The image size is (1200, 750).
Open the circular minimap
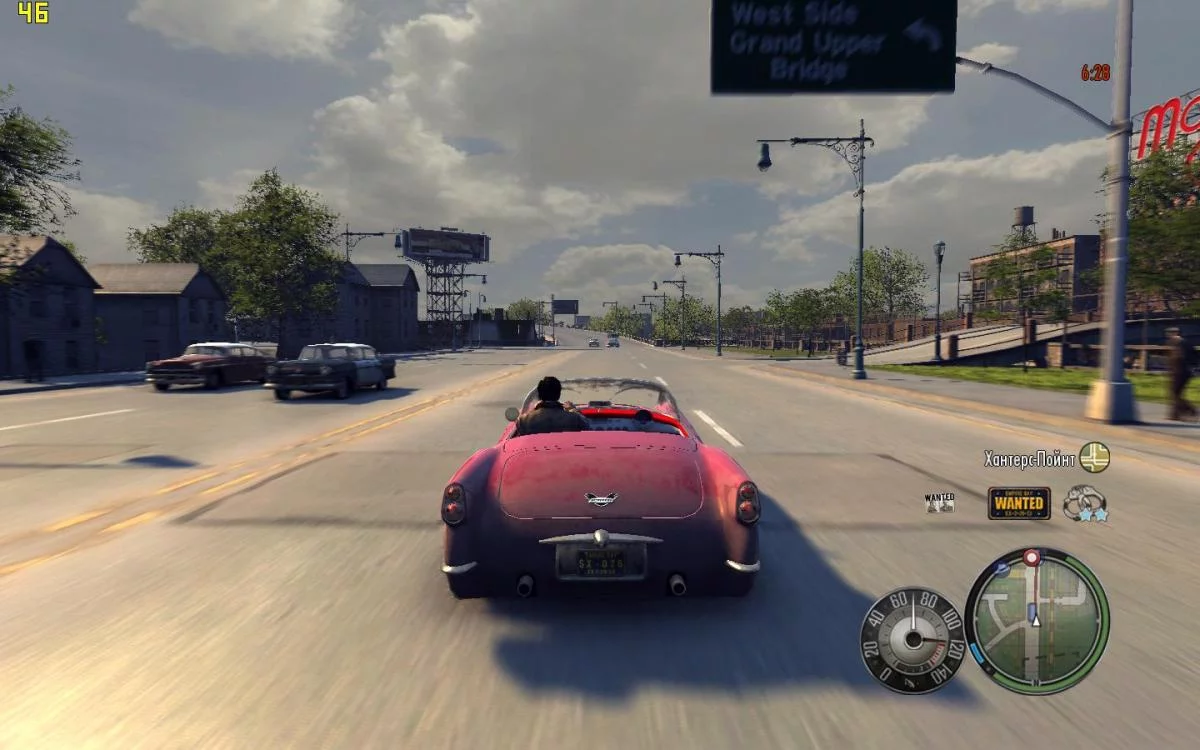tap(1037, 621)
